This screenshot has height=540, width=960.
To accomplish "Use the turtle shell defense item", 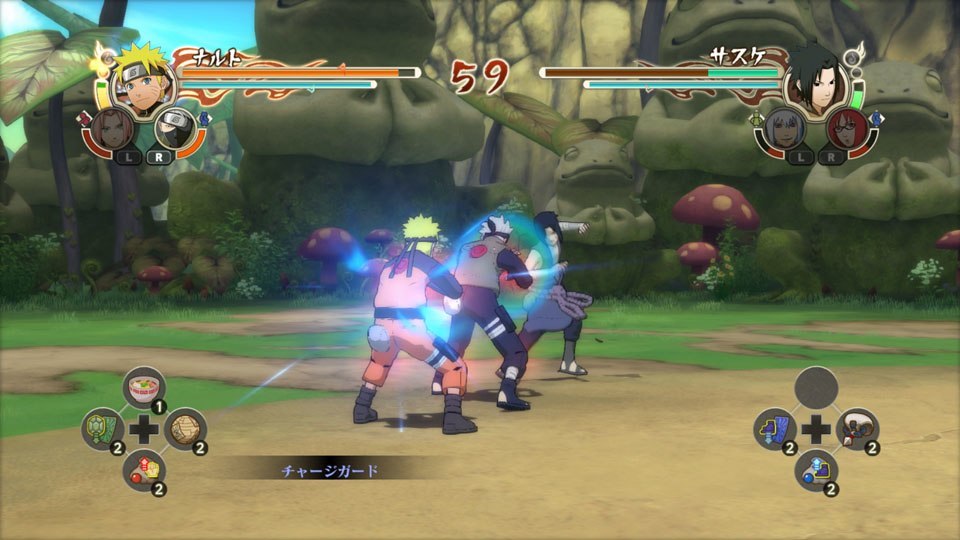I will [x=102, y=430].
